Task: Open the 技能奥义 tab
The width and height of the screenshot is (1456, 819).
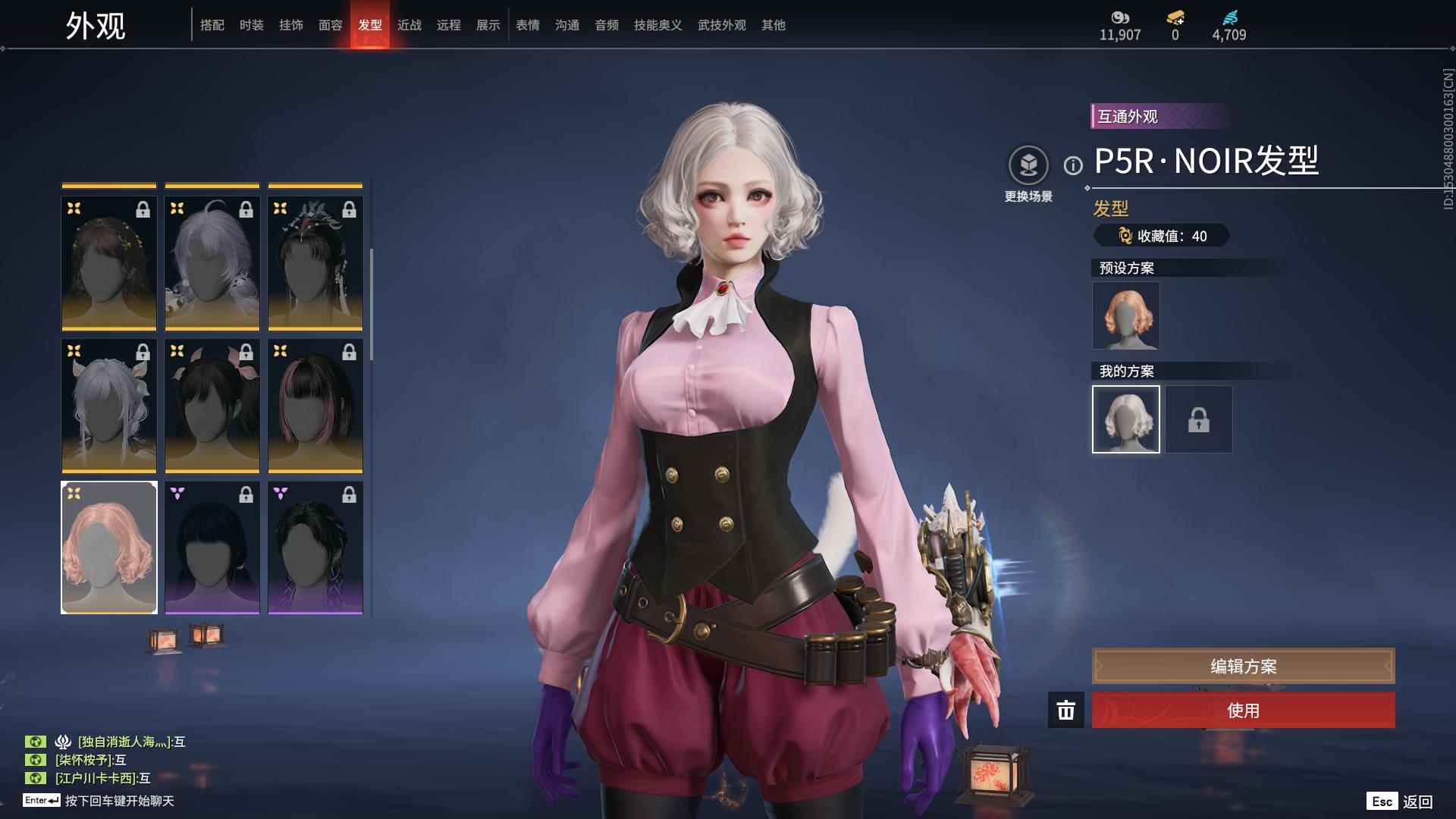Action: coord(657,25)
